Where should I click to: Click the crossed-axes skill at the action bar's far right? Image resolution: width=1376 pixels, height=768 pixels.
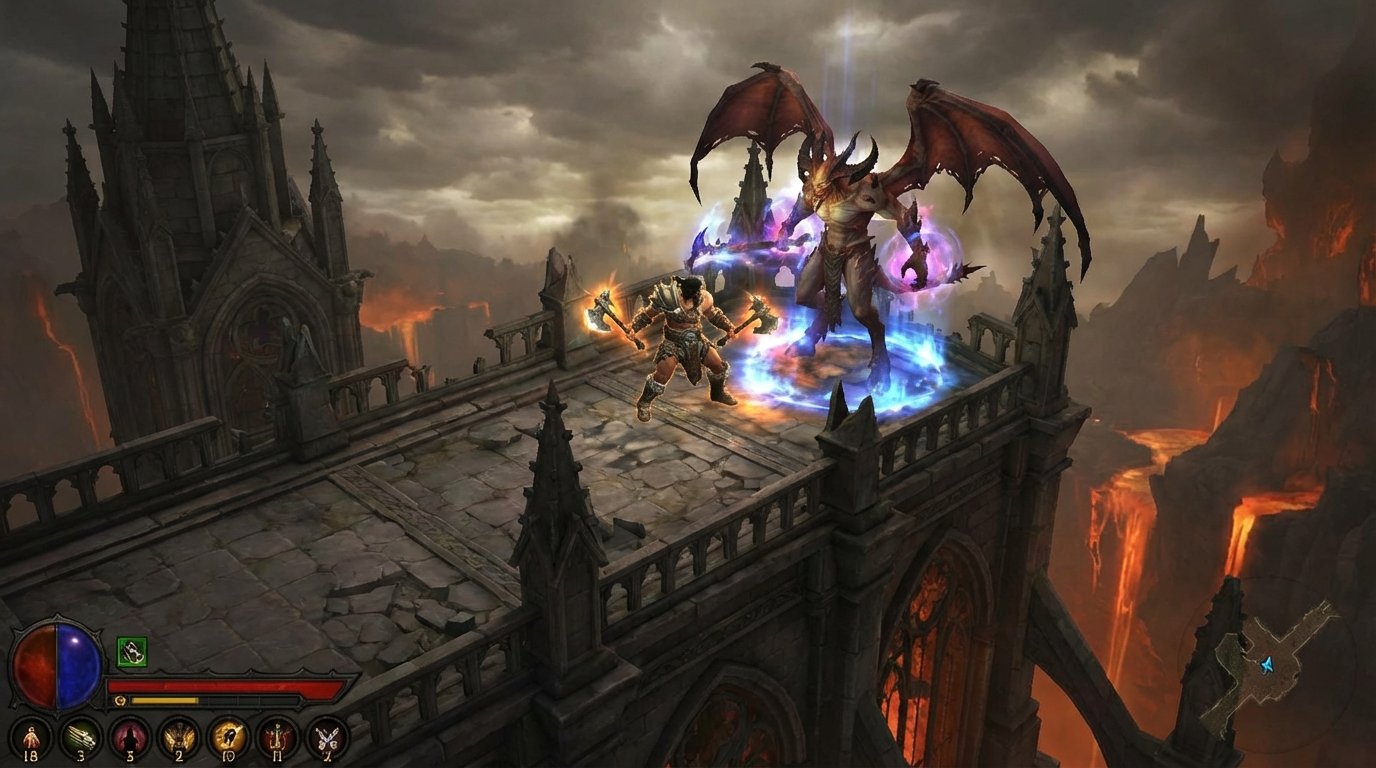pos(327,738)
